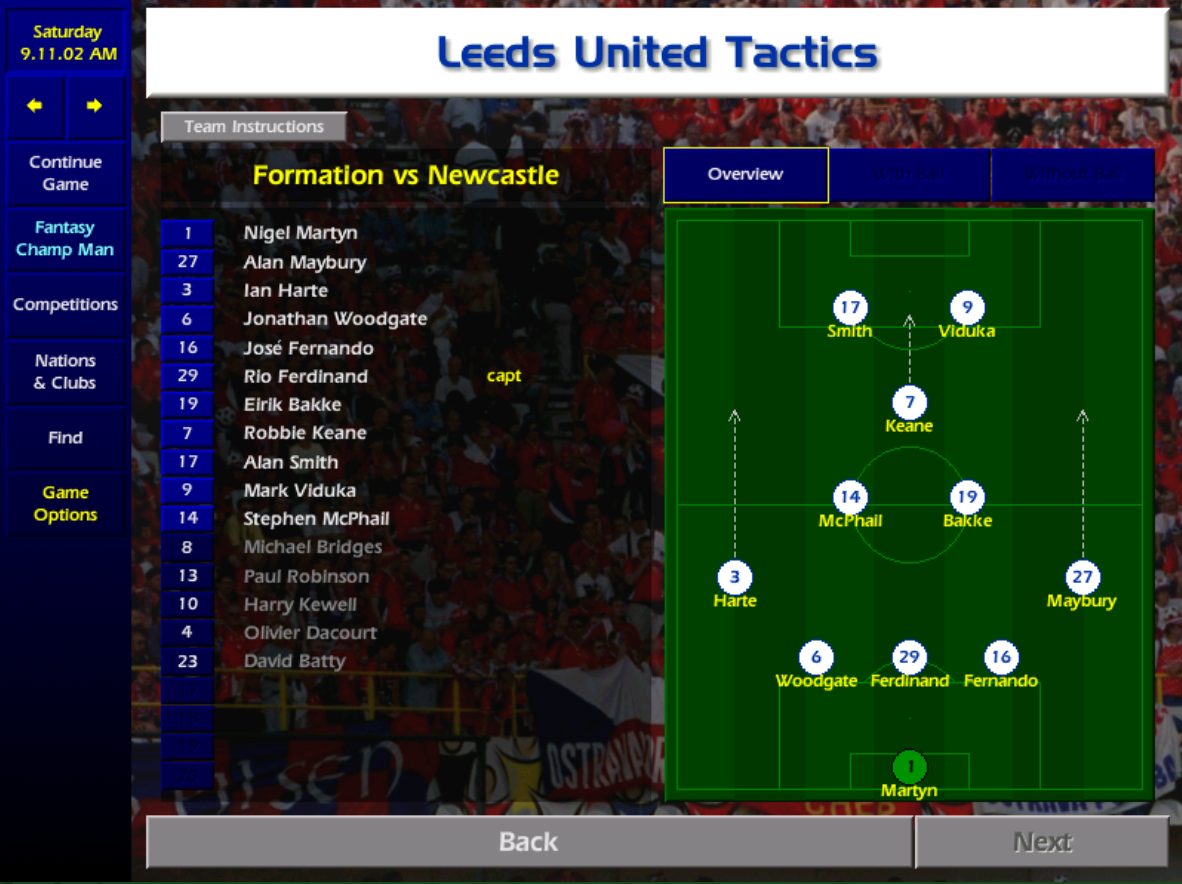Viewport: 1182px width, 884px height.
Task: Select Keane's number 7 marker on pitch
Action: click(x=909, y=403)
